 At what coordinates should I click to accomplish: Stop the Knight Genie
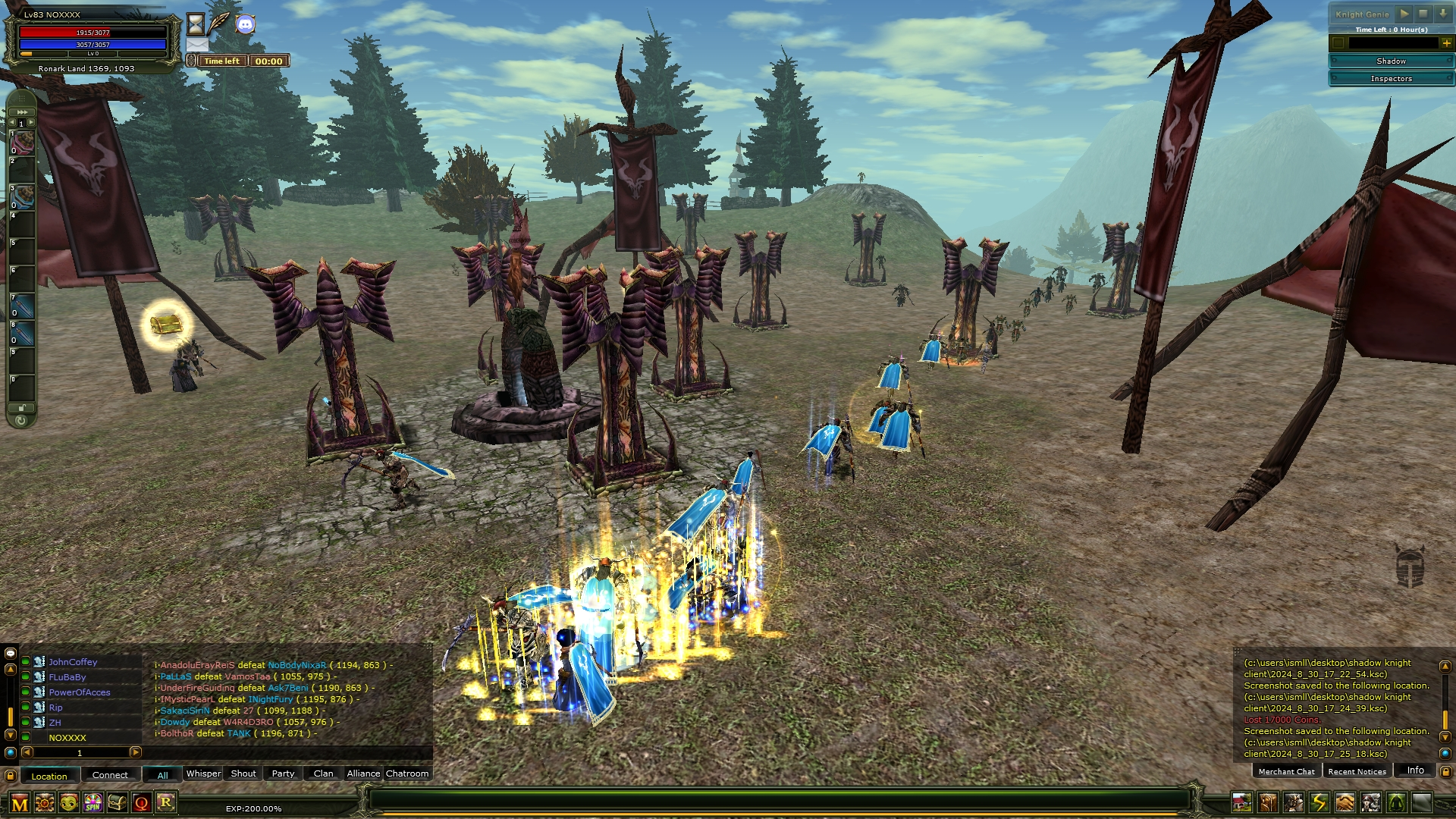pyautogui.click(x=1423, y=14)
